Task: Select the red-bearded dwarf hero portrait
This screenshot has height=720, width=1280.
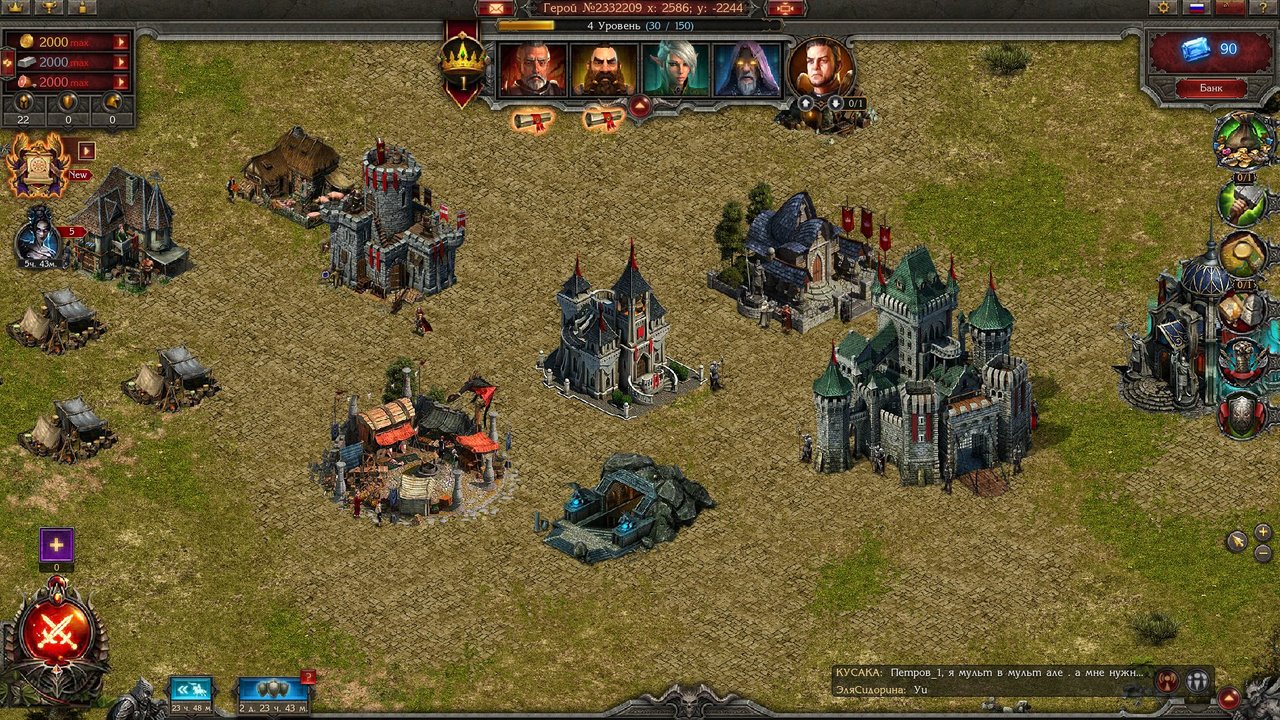Action: (604, 70)
